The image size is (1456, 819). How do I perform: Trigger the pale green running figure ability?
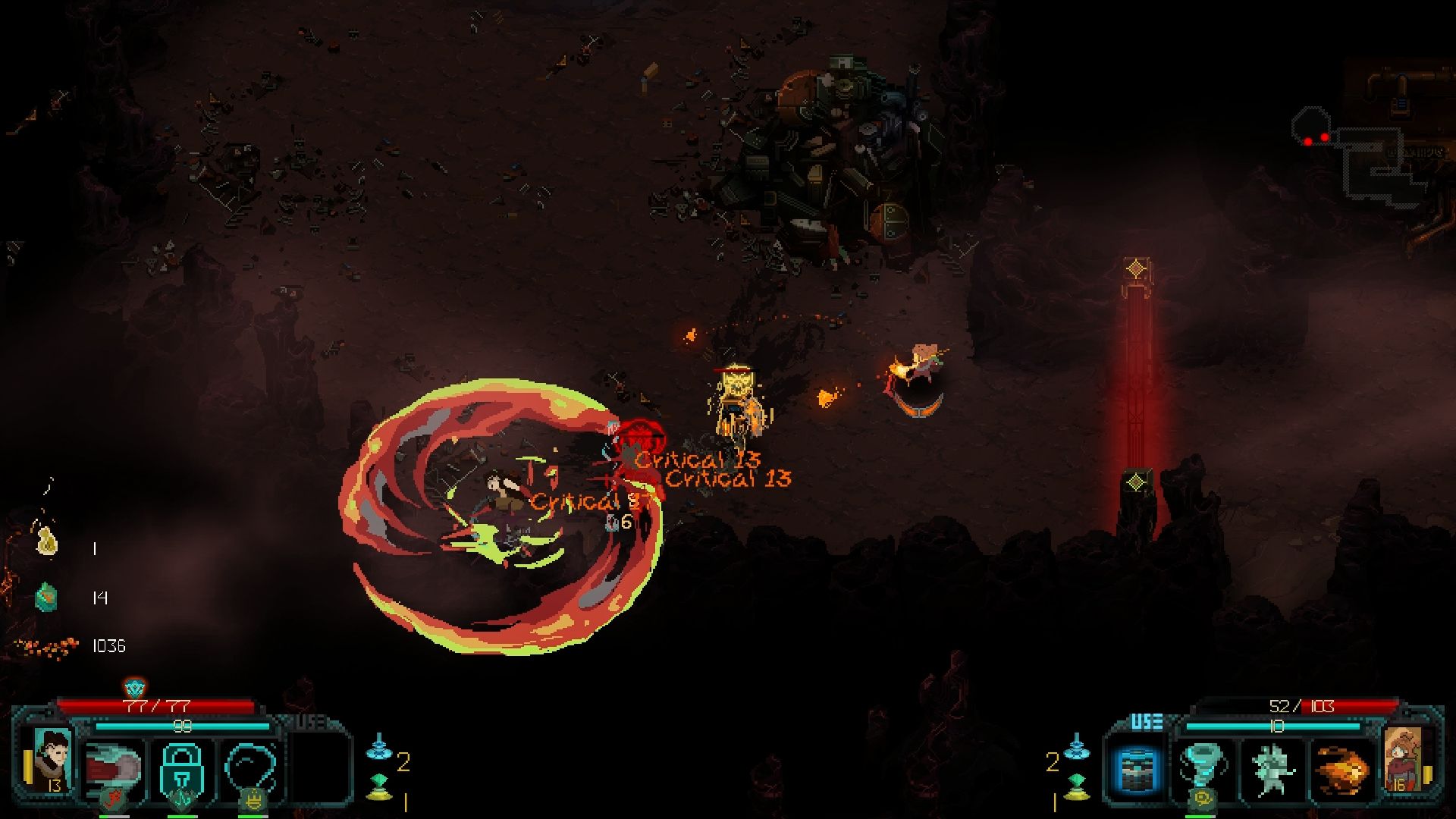1272,769
